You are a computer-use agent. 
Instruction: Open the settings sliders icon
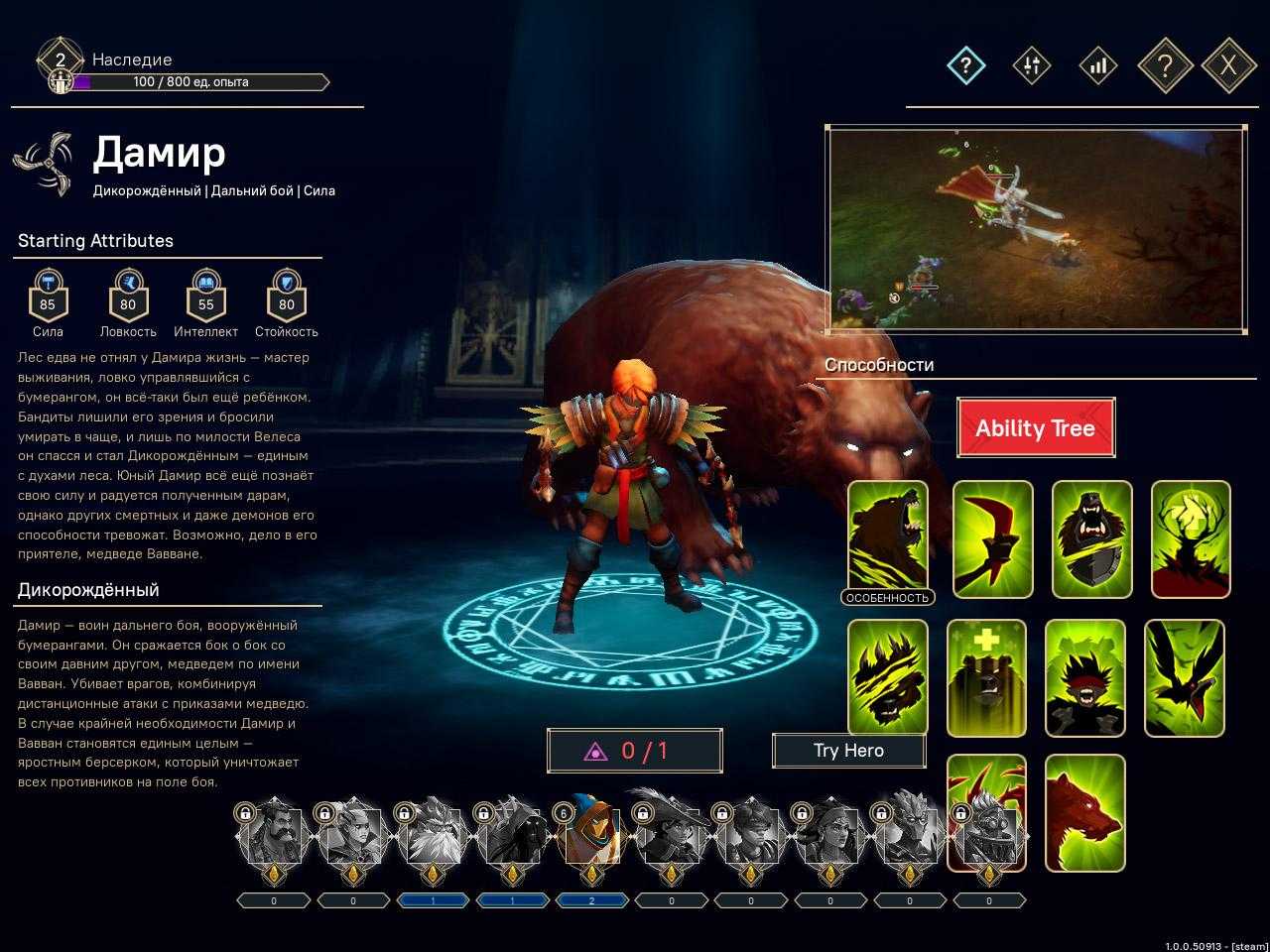[x=1031, y=66]
